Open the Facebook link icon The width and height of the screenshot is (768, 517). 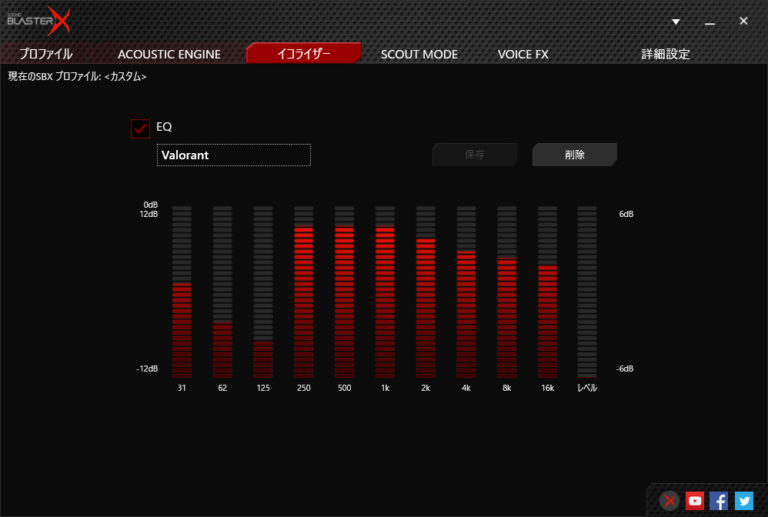coord(719,501)
